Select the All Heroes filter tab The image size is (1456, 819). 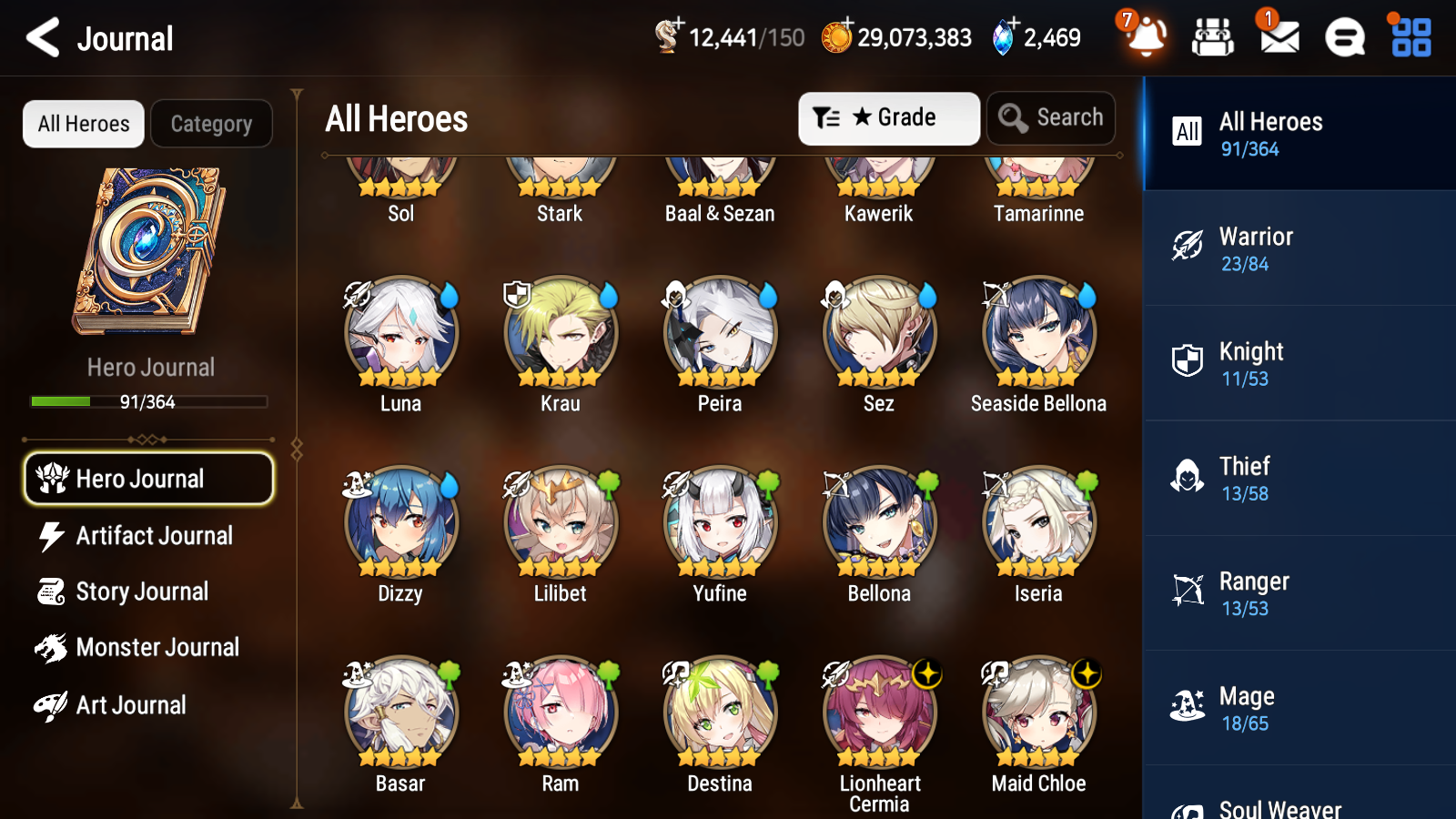coord(83,124)
